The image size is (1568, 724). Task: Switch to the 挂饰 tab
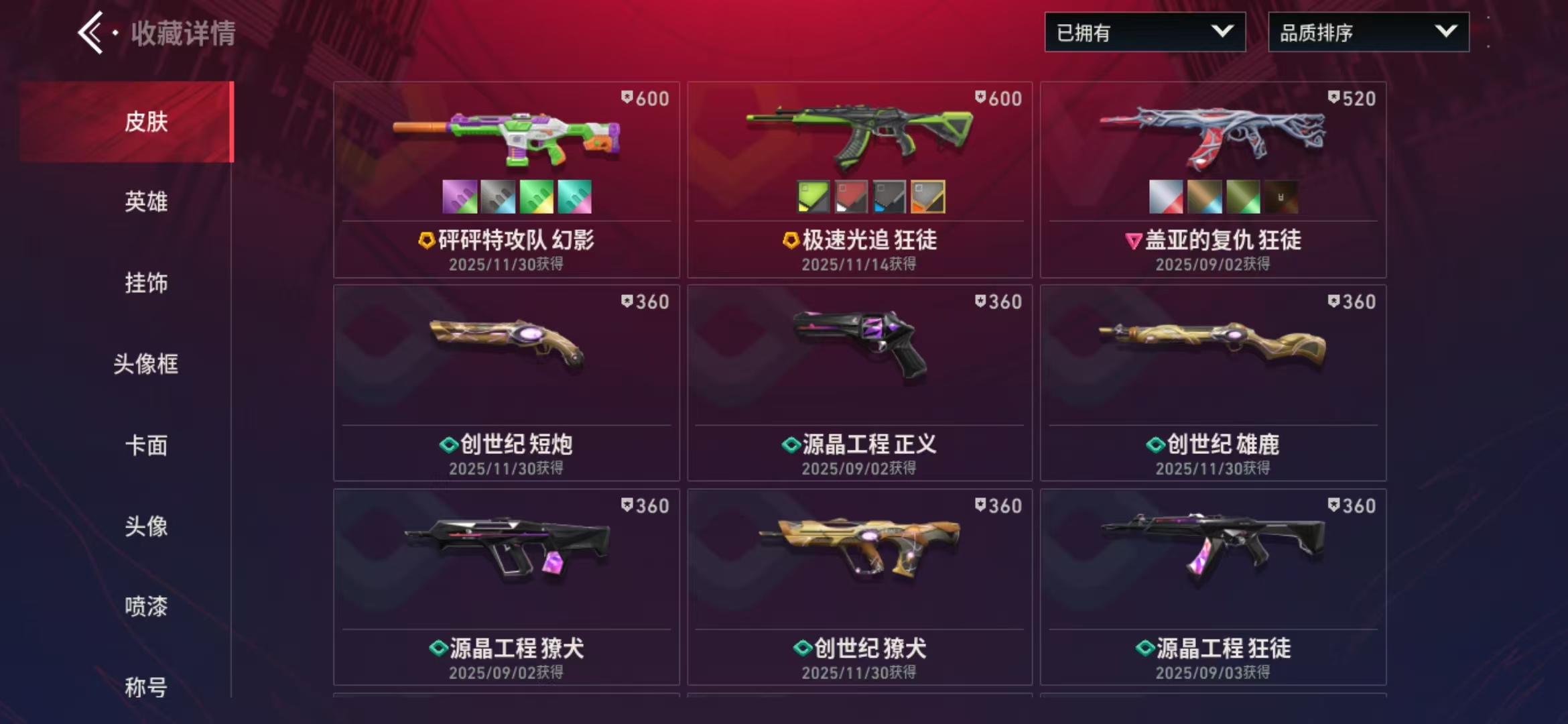click(146, 283)
